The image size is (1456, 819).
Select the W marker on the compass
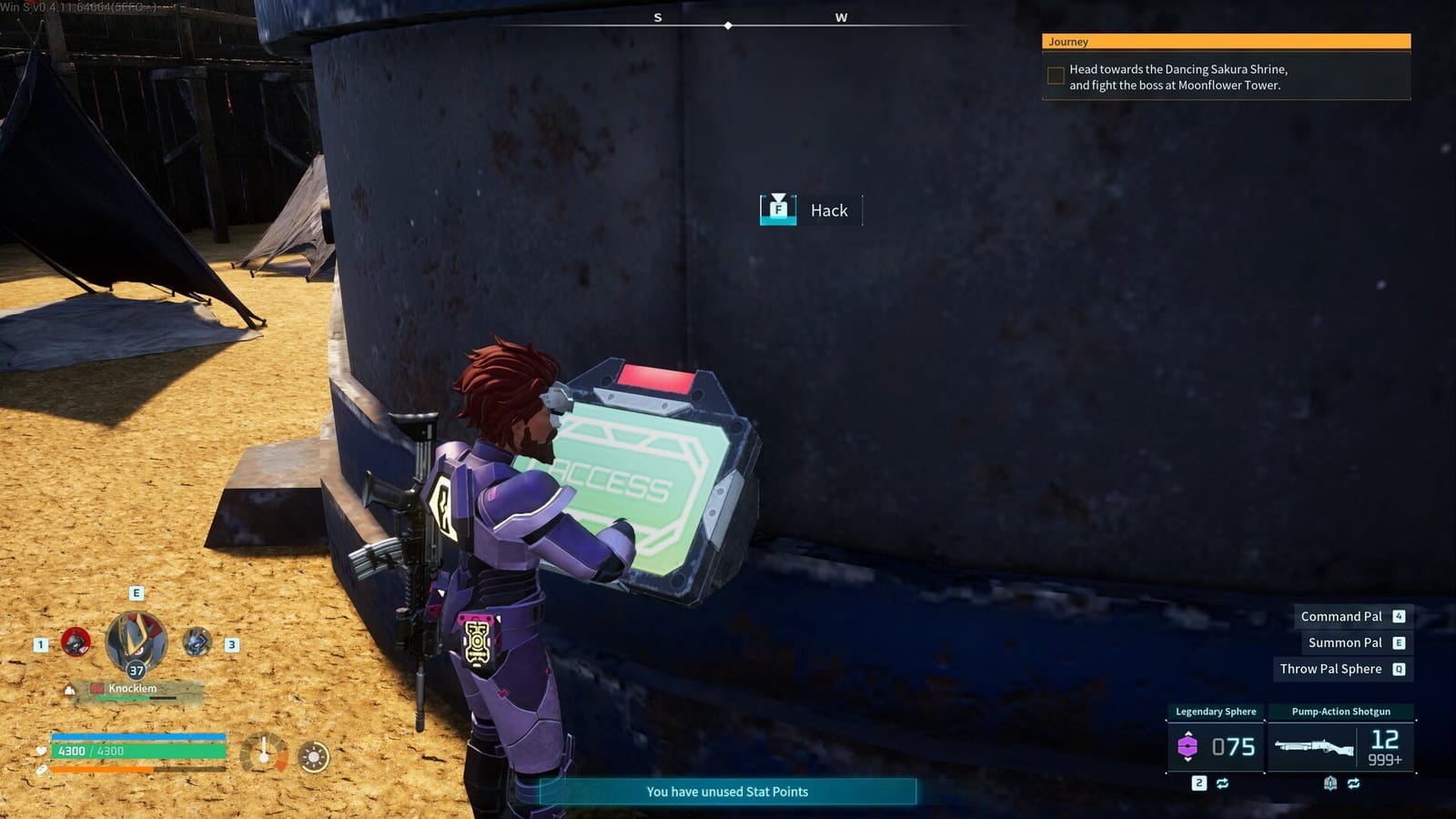tap(842, 16)
